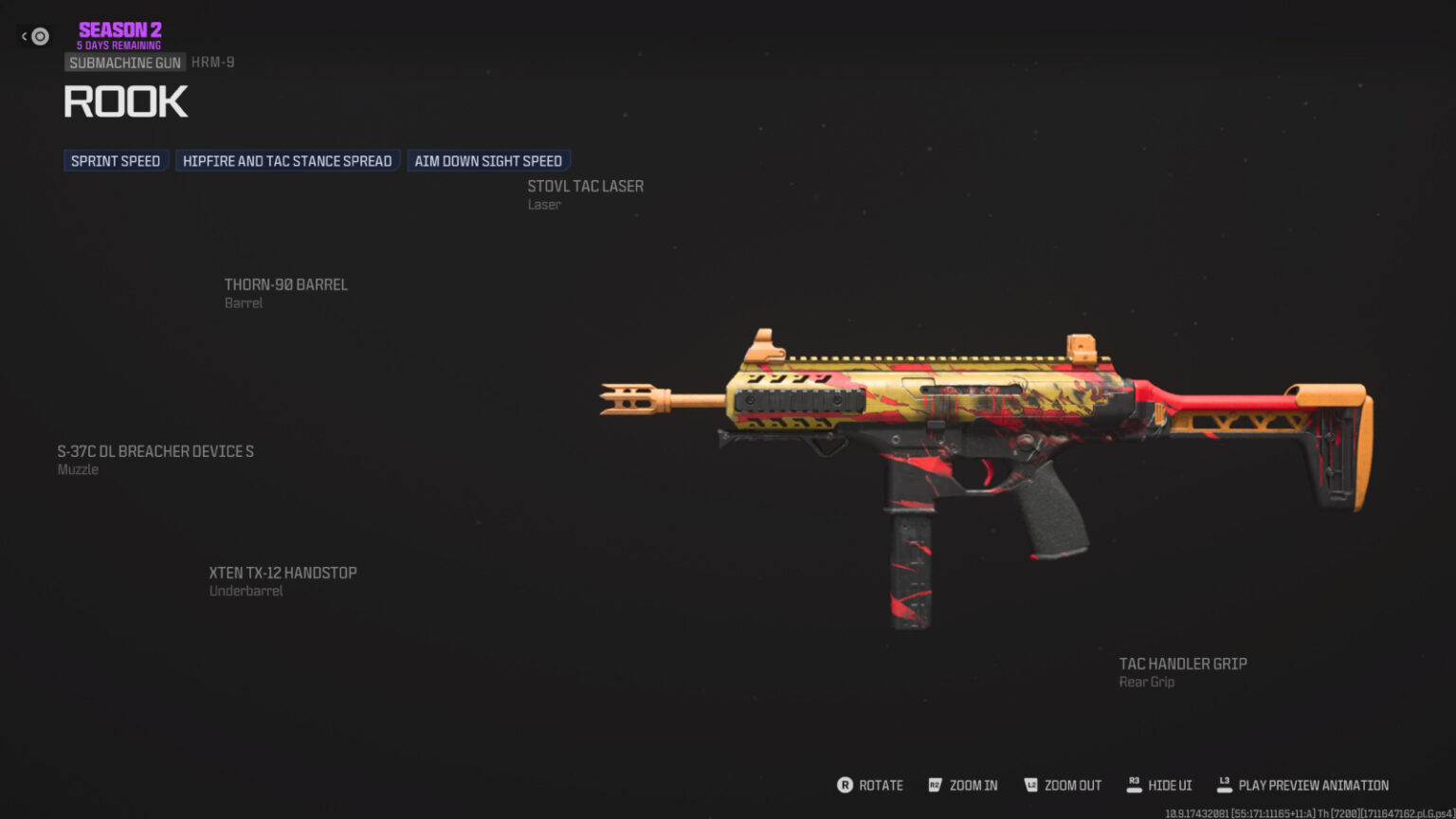Switch to the Submachine Gun category tab
This screenshot has width=1456, height=819.
(124, 63)
